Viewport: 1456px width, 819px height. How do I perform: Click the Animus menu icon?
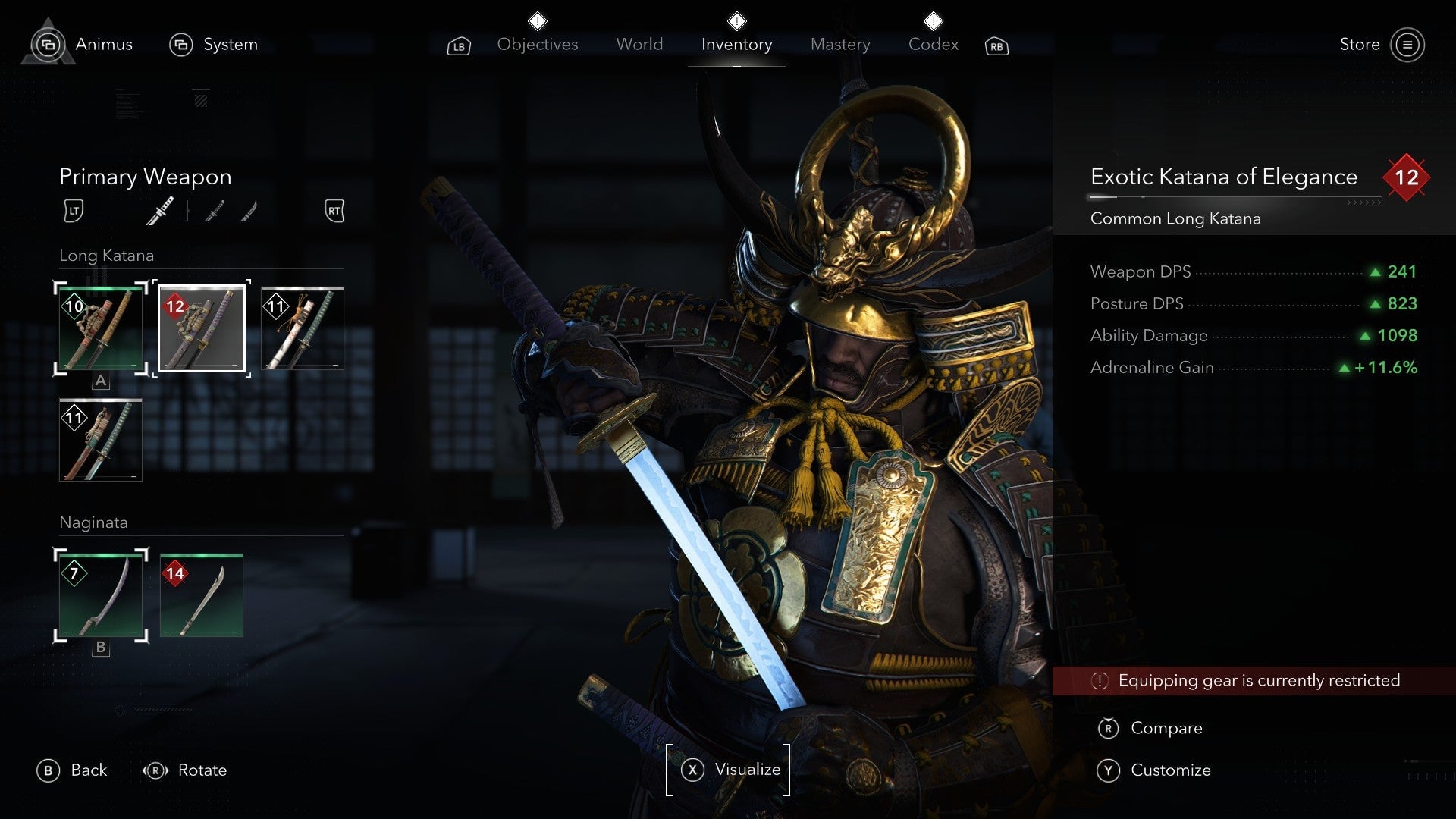pyautogui.click(x=47, y=45)
